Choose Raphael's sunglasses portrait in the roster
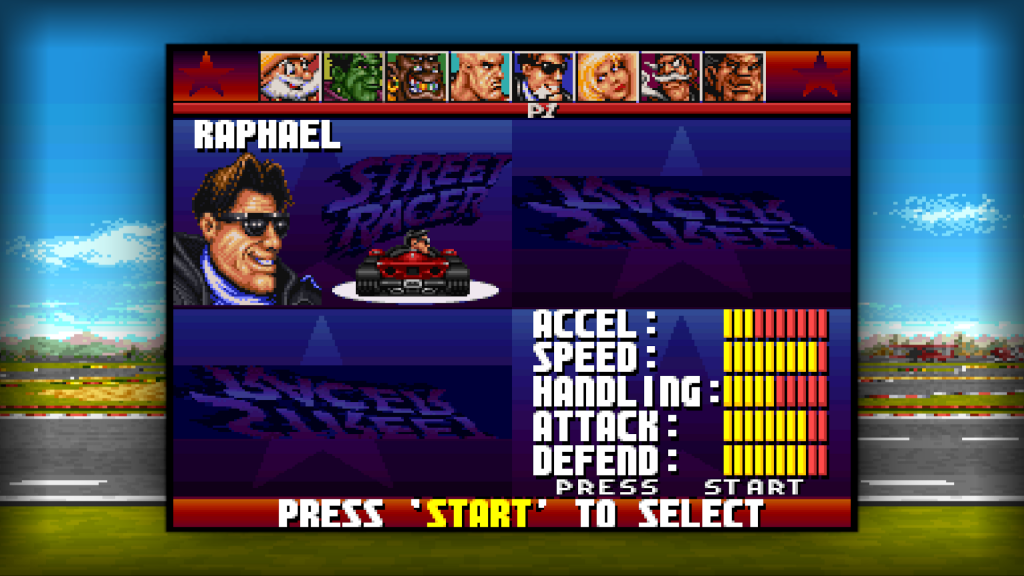Viewport: 1024px width, 576px height. [544, 76]
